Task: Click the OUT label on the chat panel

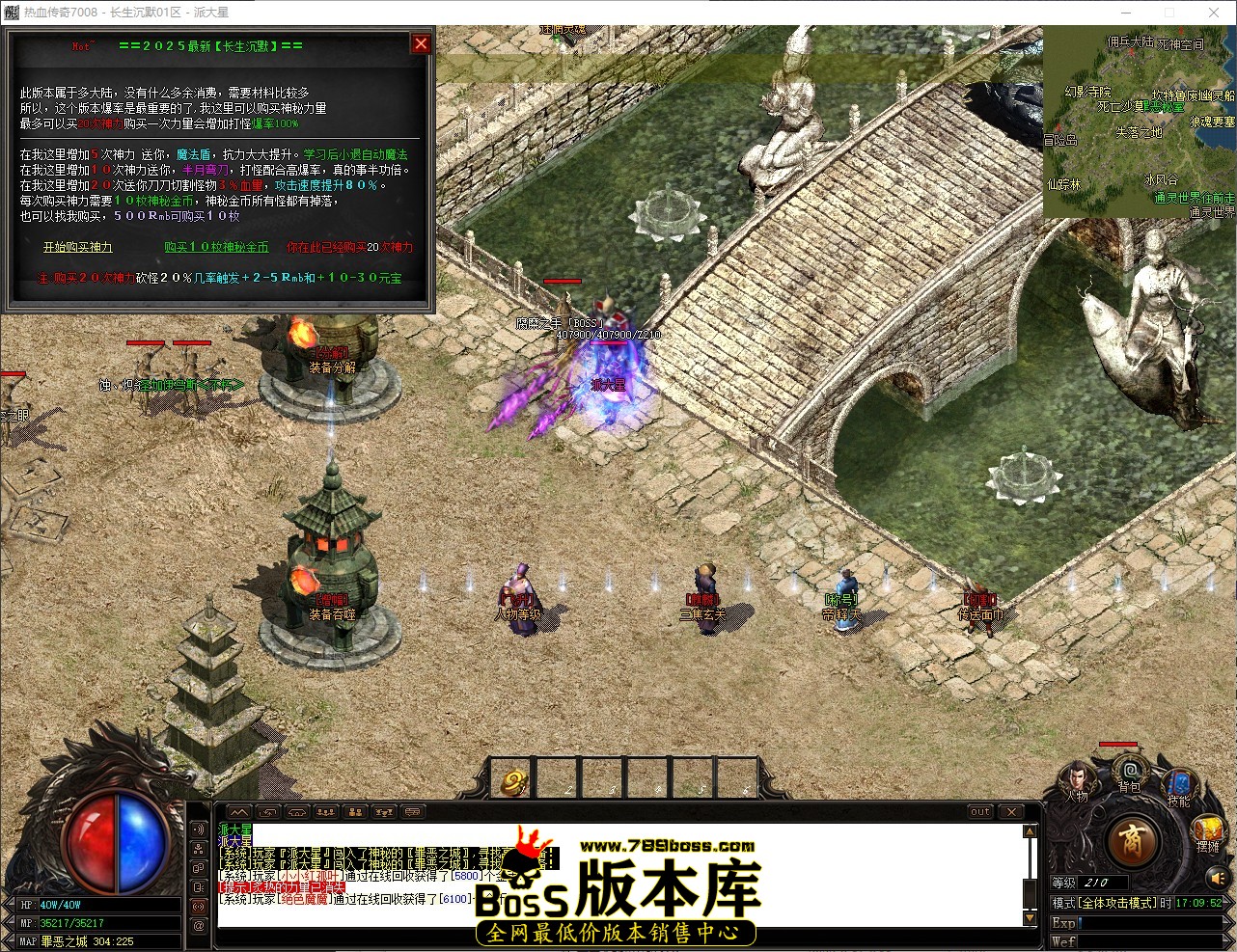Action: coord(979,812)
